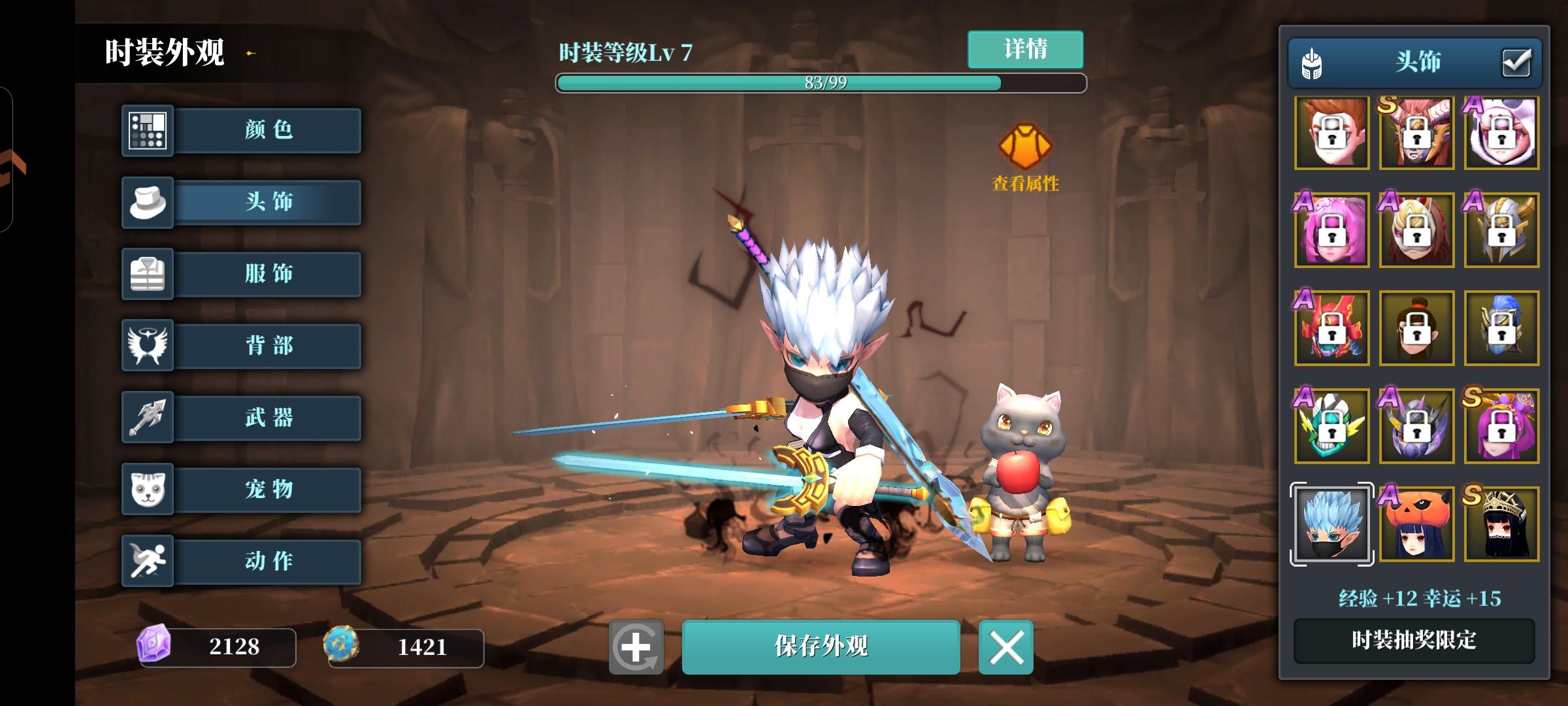1568x706 pixels.
Task: Open the 宠物 pet cat icon
Action: [x=147, y=490]
